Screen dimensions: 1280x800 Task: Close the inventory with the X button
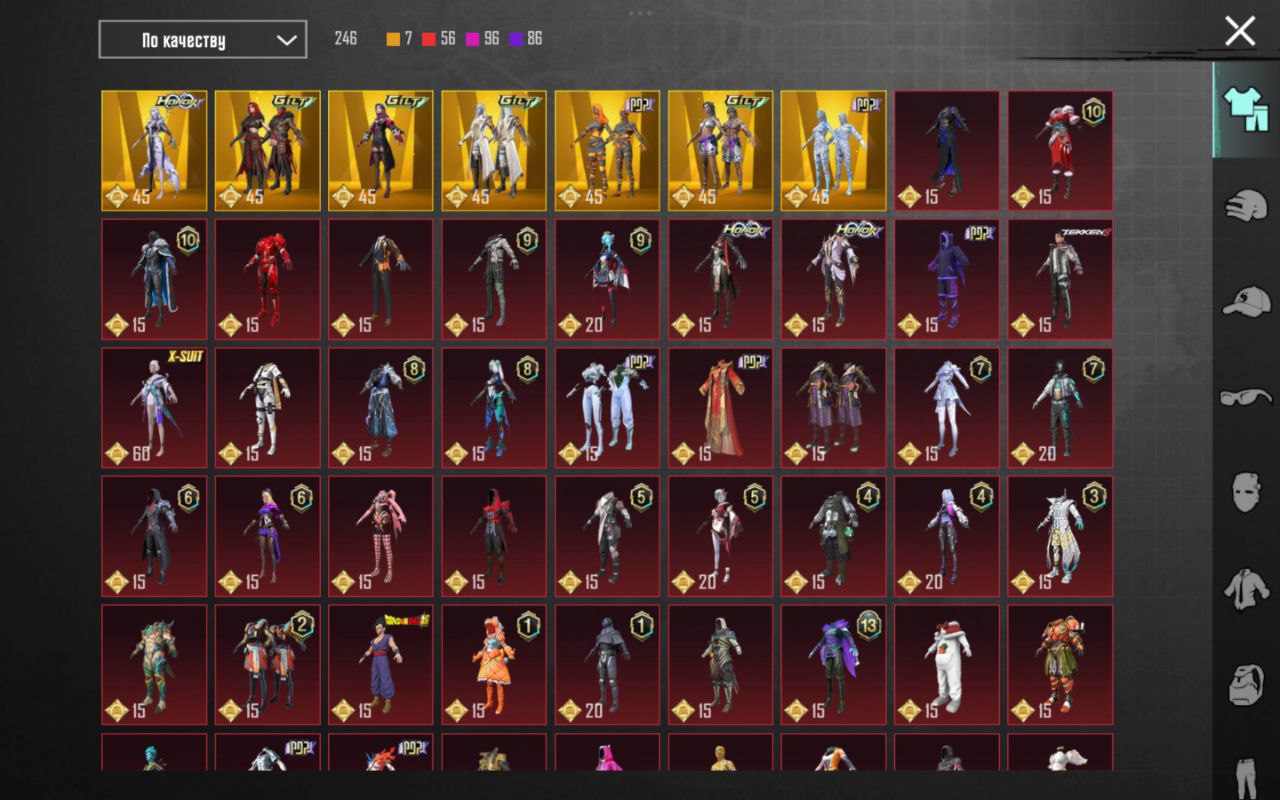click(1240, 31)
